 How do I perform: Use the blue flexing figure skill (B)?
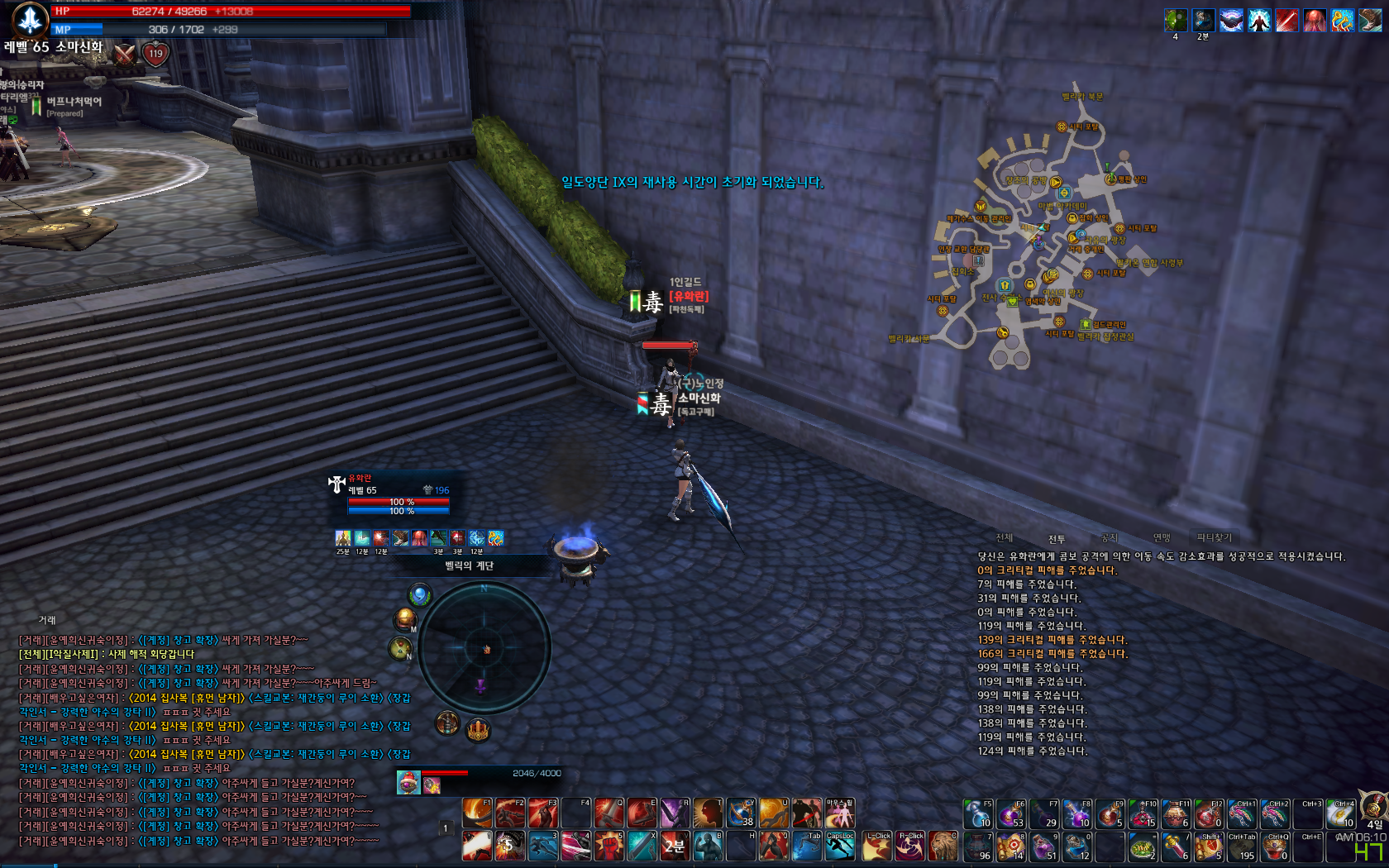708,846
